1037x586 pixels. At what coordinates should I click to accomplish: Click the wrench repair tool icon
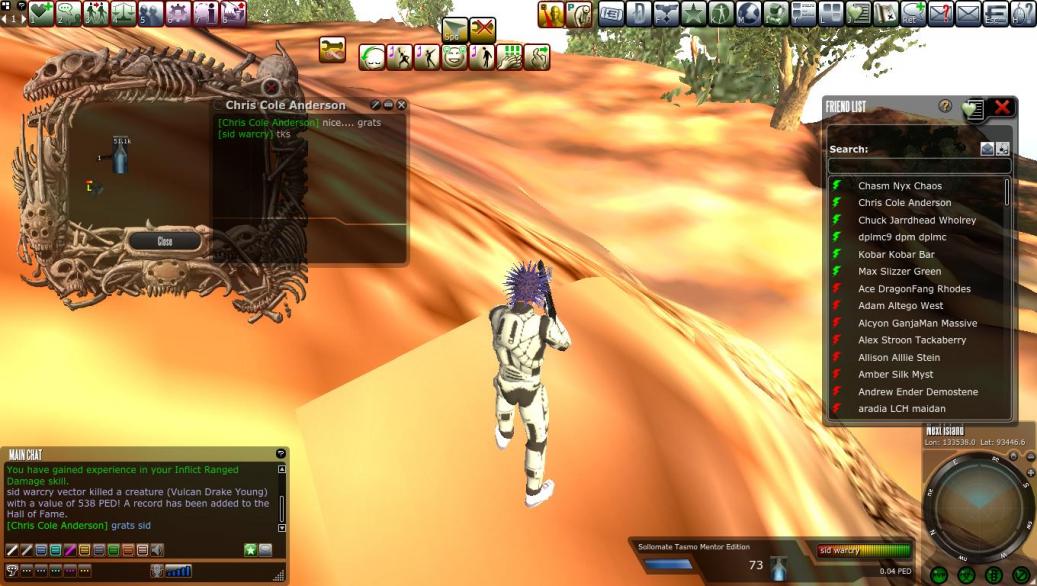[x=332, y=49]
